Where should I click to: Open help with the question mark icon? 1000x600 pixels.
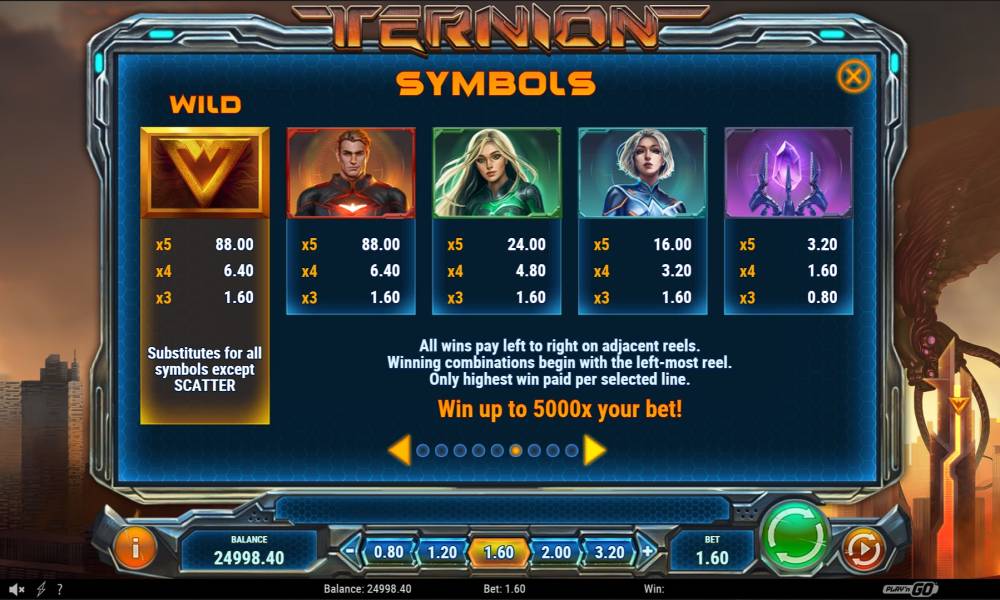60,589
